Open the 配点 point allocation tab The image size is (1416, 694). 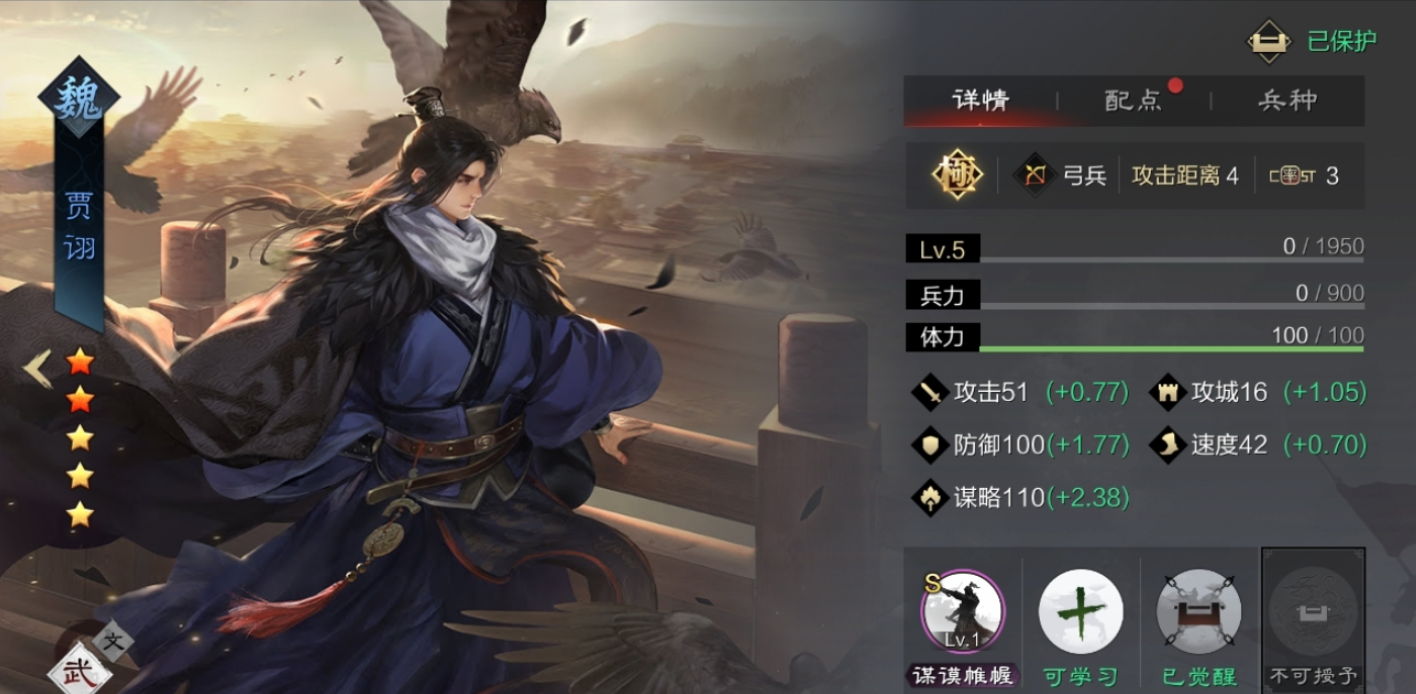coord(1133,100)
